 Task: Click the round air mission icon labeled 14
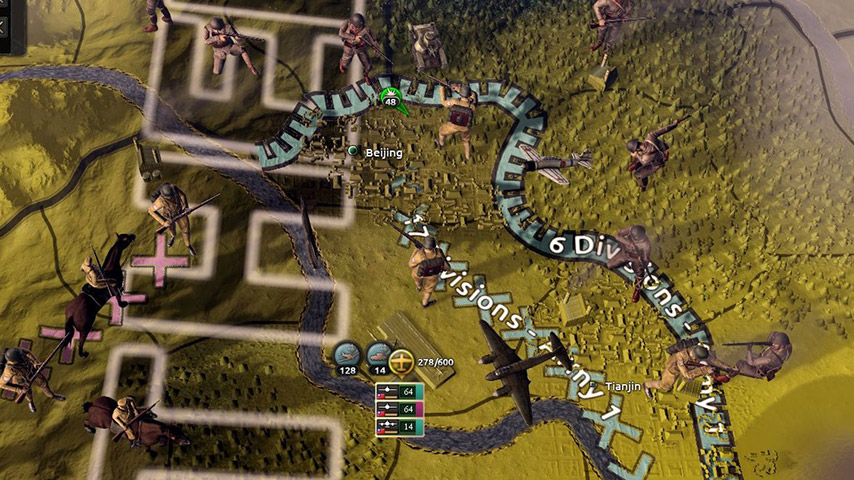tap(377, 354)
